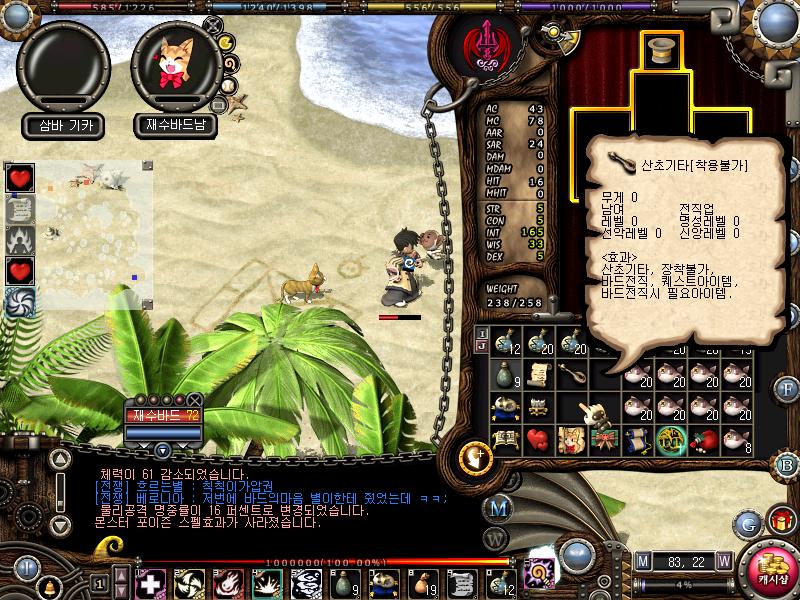The image size is (800, 600).
Task: Close the pet target bar with its X
Action: click(x=194, y=400)
